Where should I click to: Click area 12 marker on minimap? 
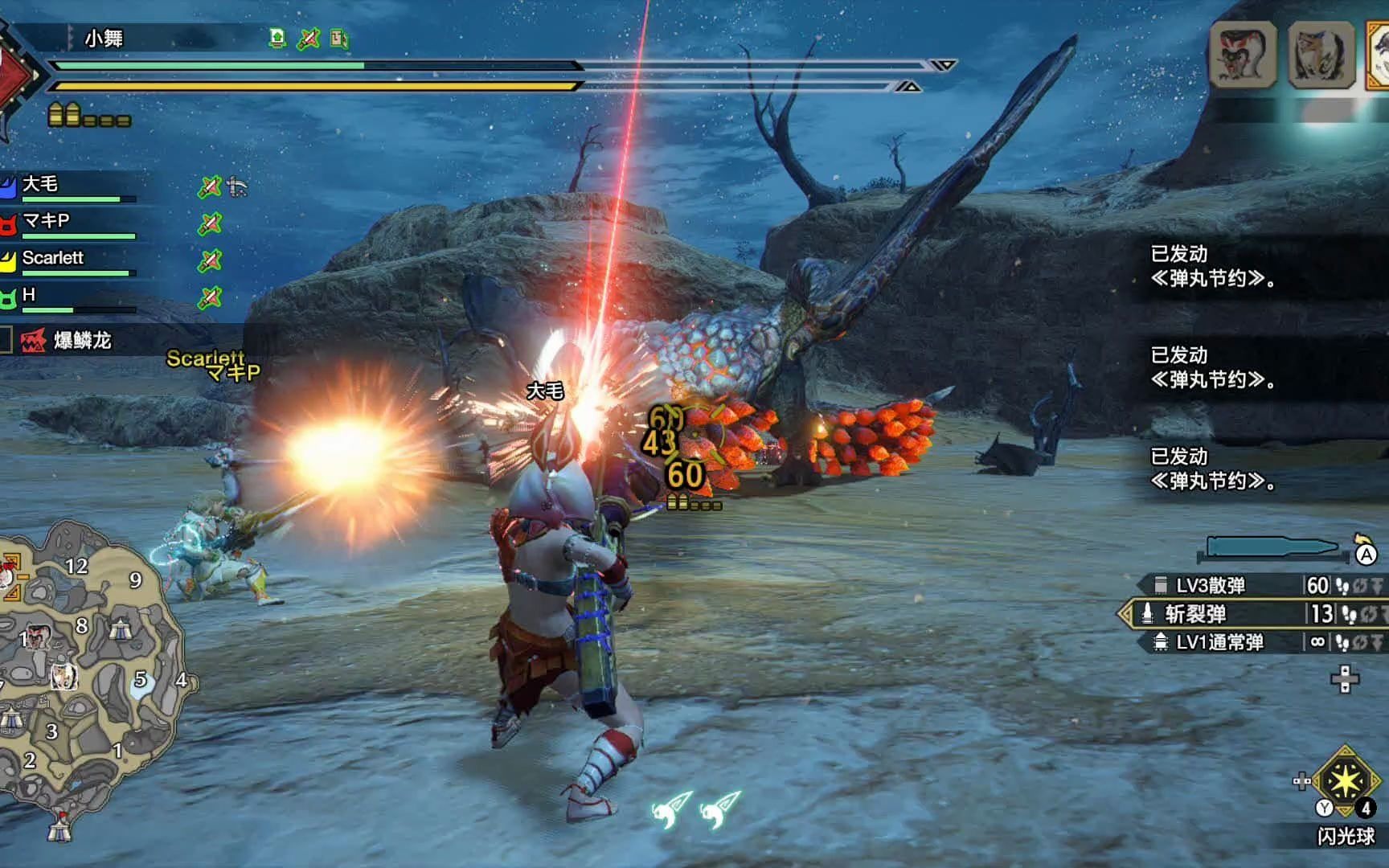[76, 567]
